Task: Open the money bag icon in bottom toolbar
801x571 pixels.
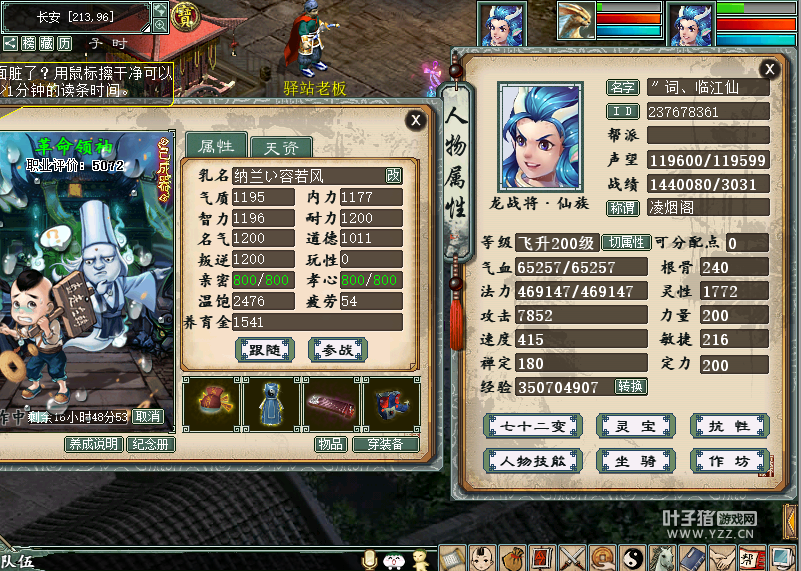Action: coord(512,557)
